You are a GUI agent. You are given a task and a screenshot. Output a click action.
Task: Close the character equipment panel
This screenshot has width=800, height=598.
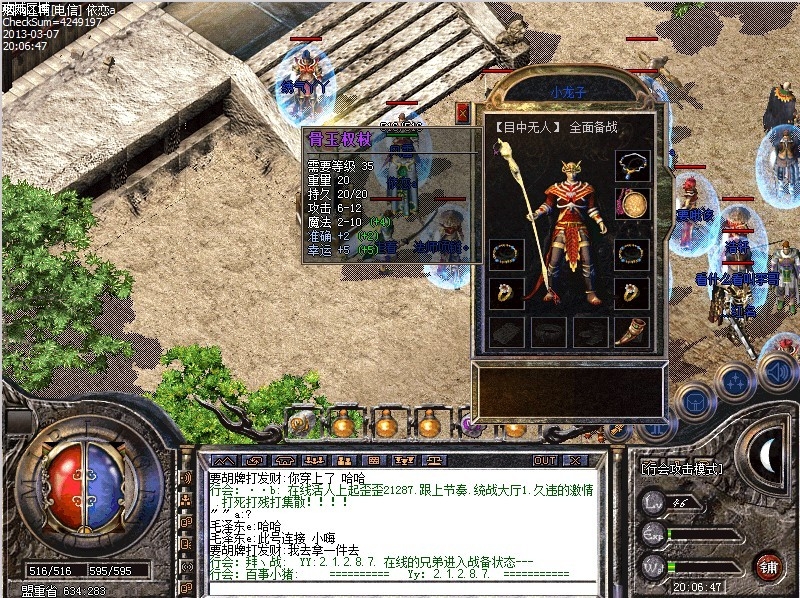click(x=462, y=113)
